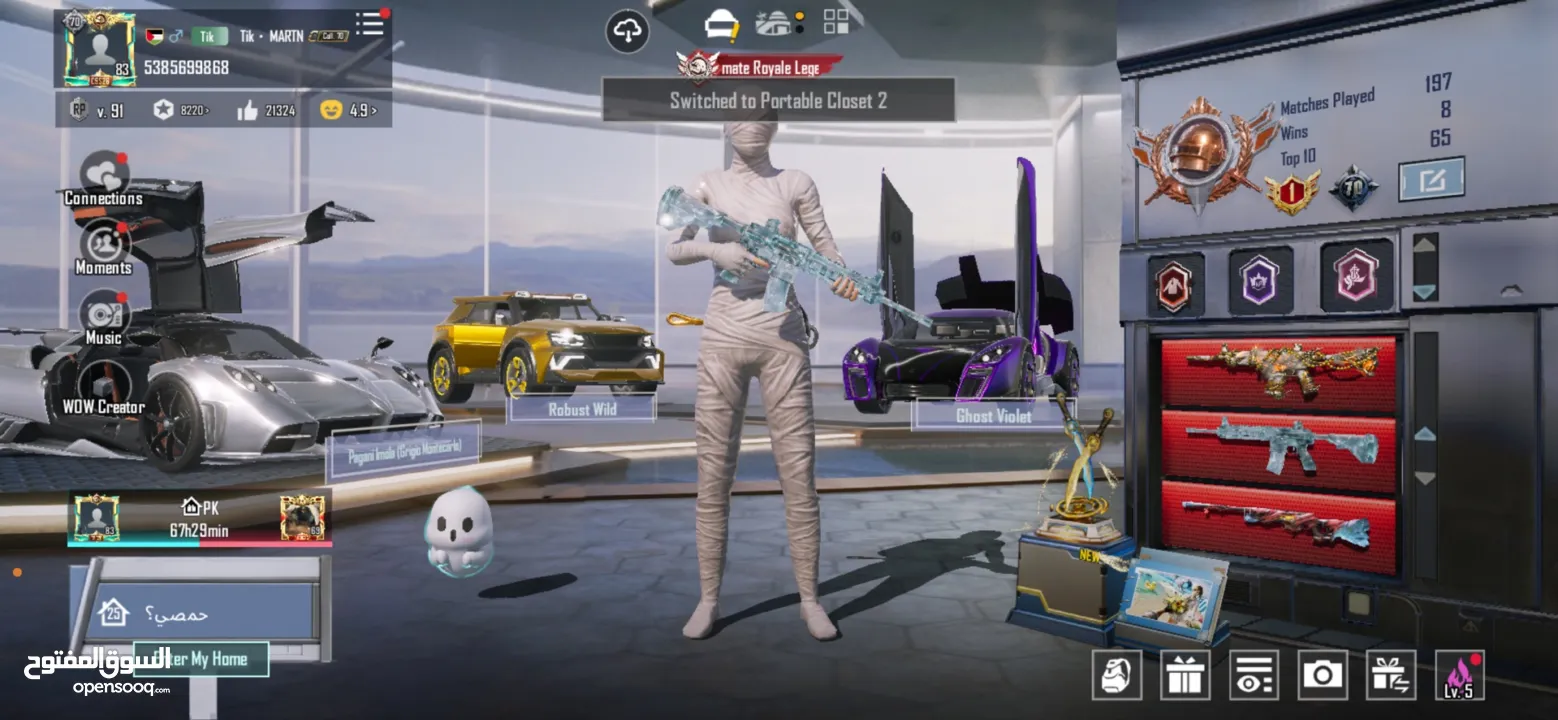Screen dimensions: 1558x720
Task: Select the golden weapon skin in showcase
Action: (1277, 370)
